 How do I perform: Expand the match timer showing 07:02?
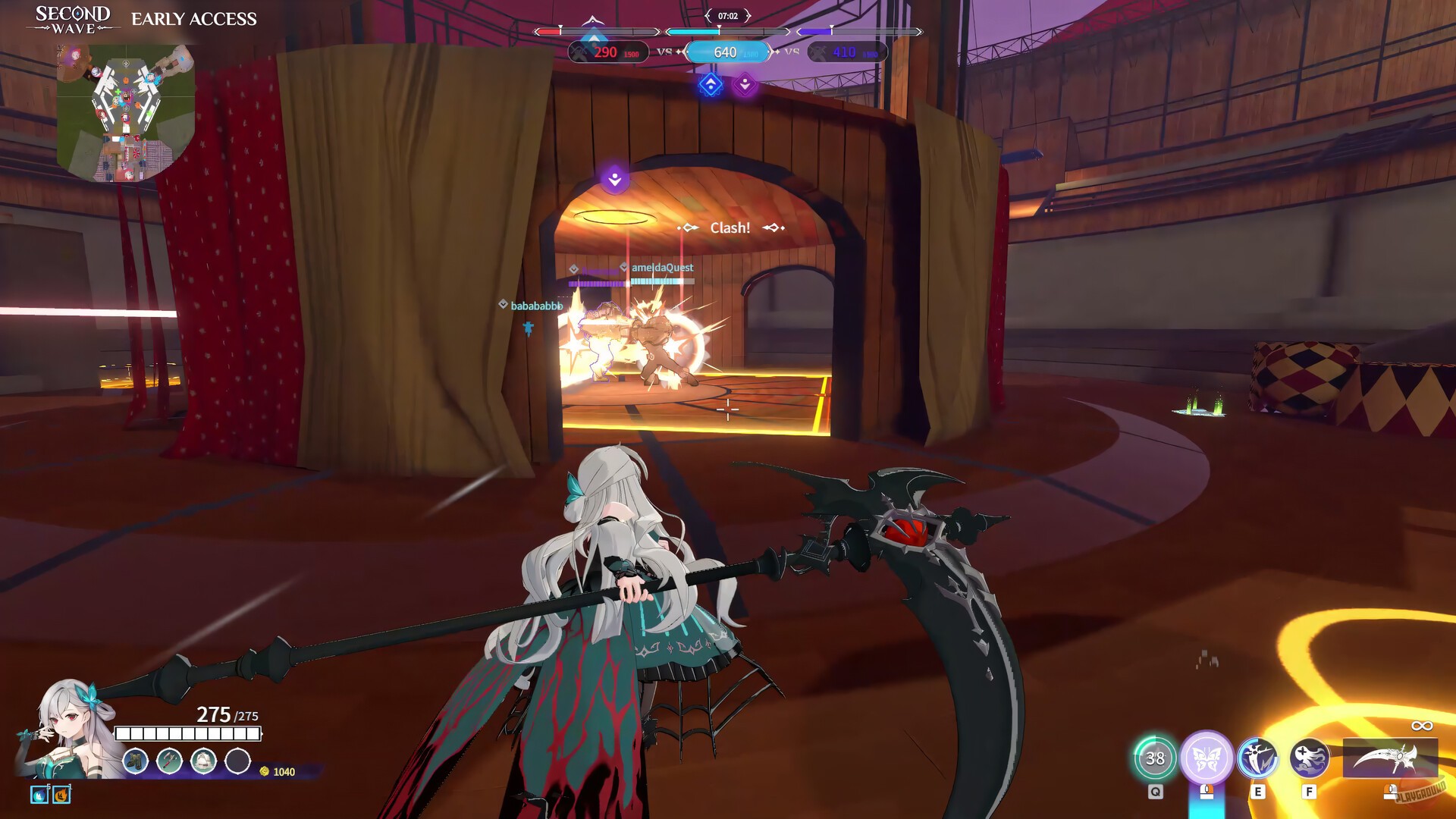(x=727, y=15)
